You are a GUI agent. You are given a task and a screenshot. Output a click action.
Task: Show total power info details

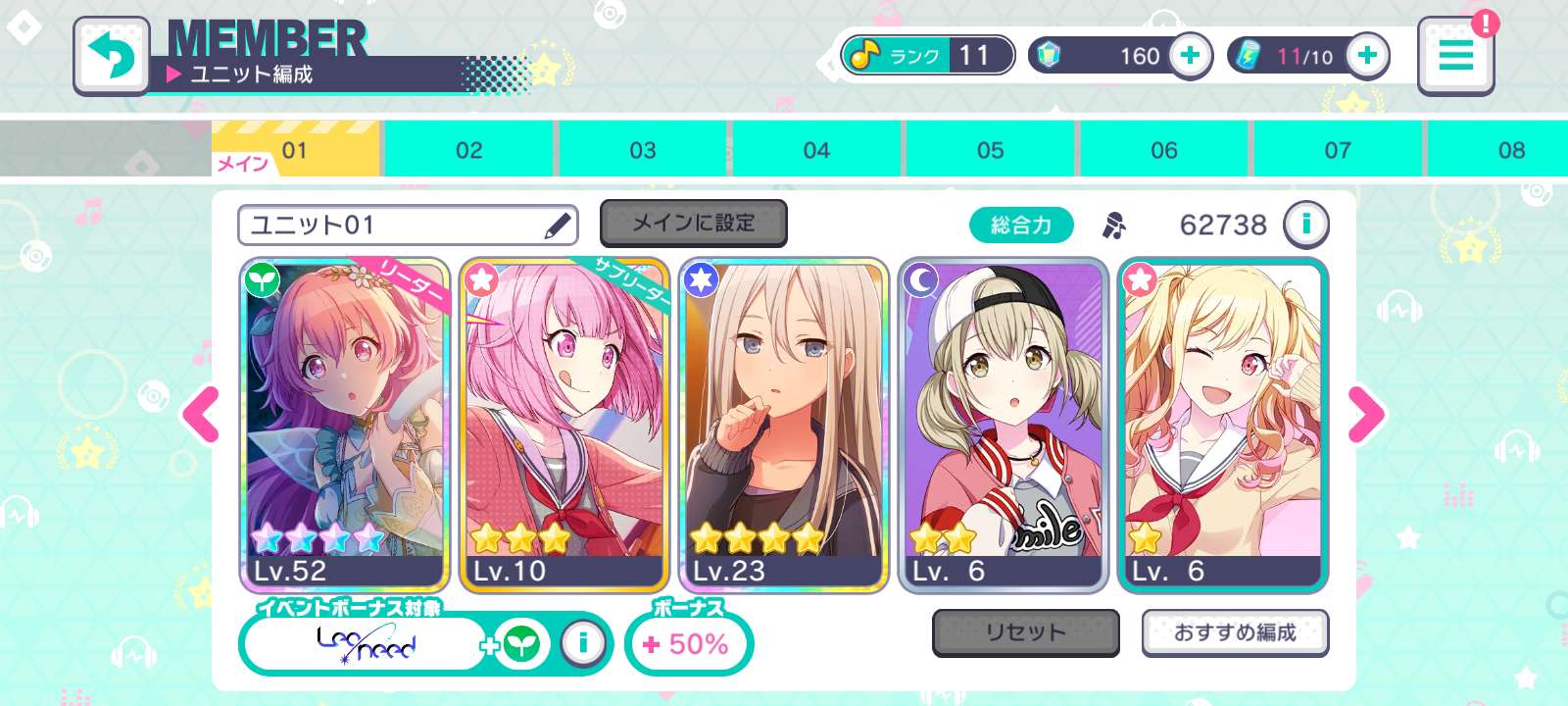1305,225
